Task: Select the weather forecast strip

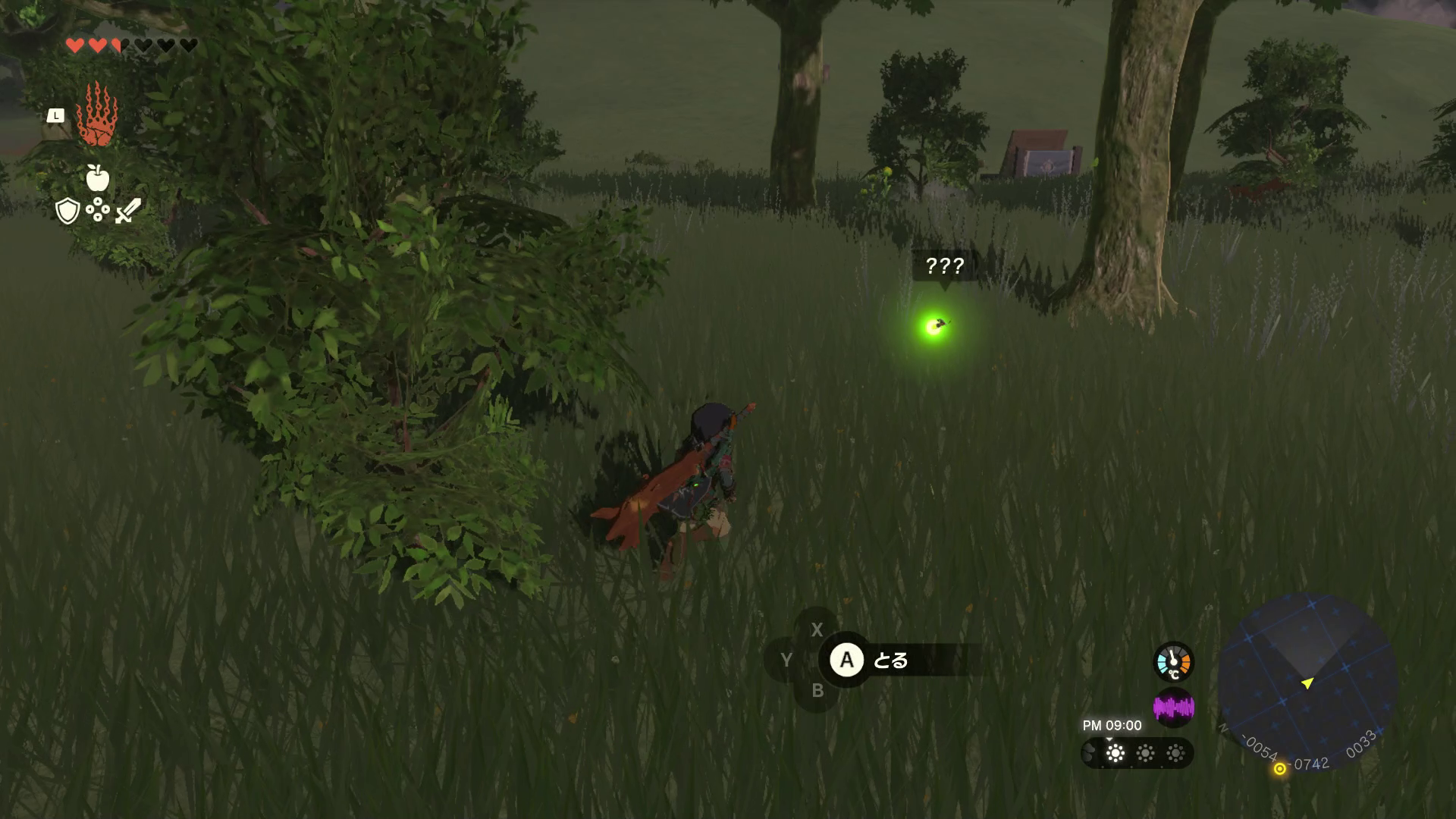Action: pyautogui.click(x=1137, y=753)
